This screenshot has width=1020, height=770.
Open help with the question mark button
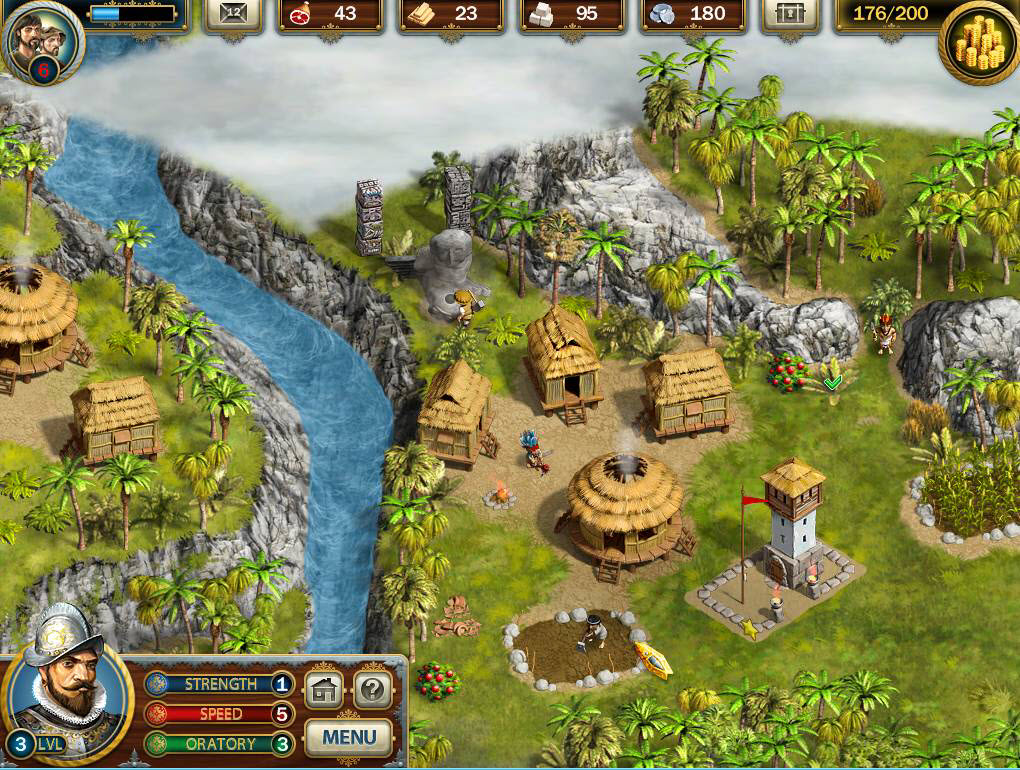pyautogui.click(x=372, y=689)
